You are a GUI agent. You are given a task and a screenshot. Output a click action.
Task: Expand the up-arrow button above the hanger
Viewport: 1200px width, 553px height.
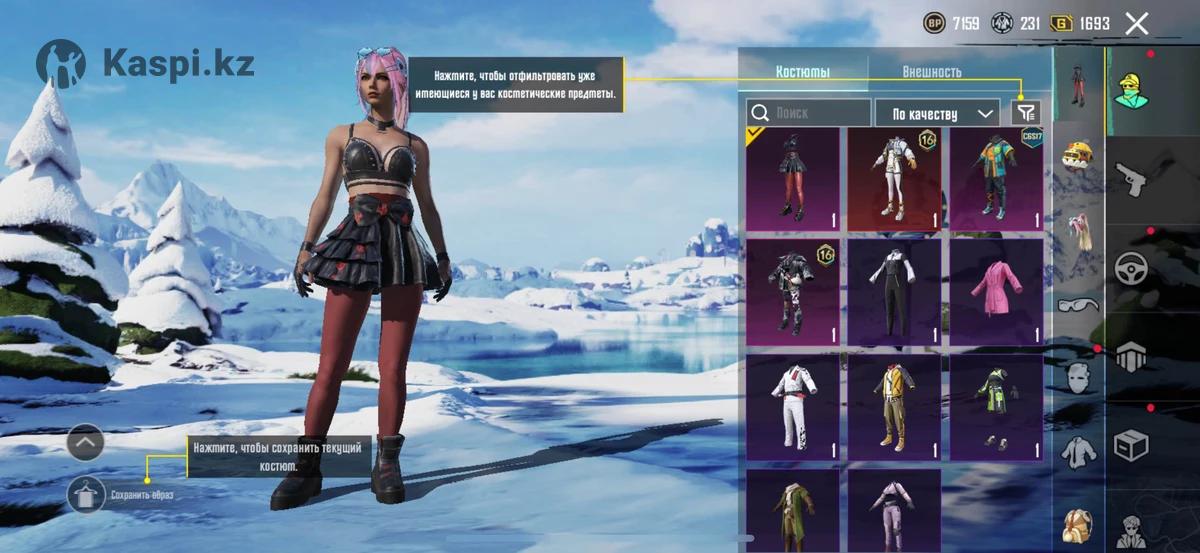[86, 441]
